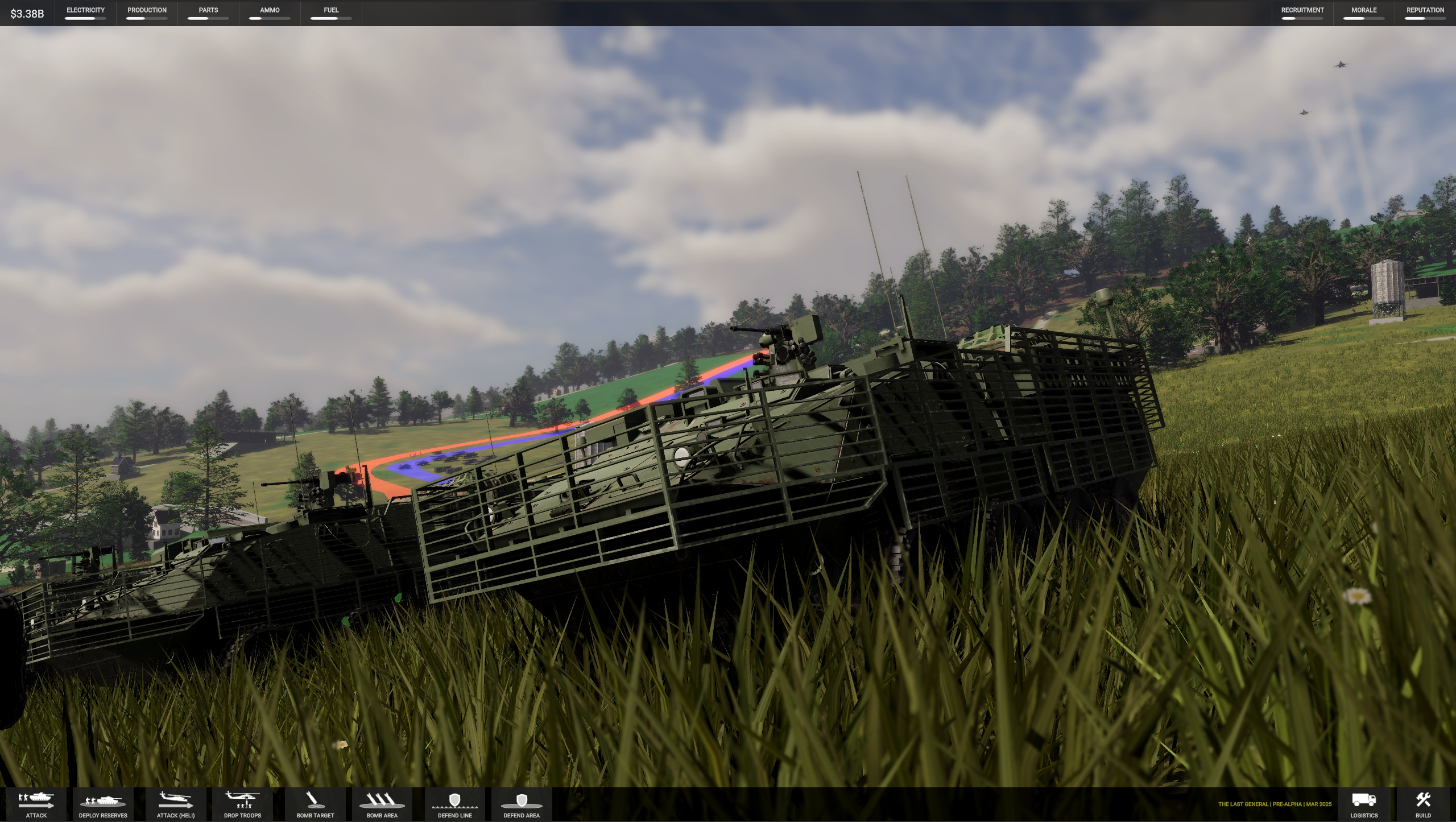Open the Production status panel

click(x=147, y=13)
